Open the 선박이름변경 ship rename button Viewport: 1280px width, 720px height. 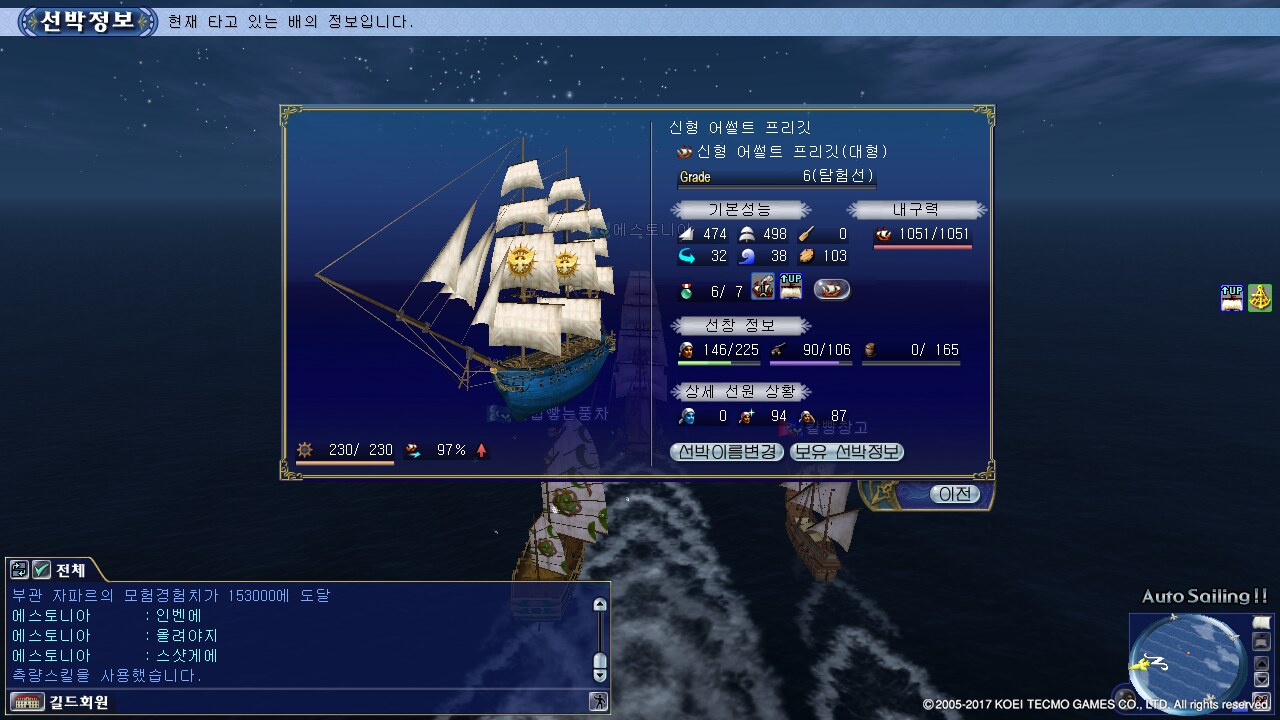(x=727, y=452)
